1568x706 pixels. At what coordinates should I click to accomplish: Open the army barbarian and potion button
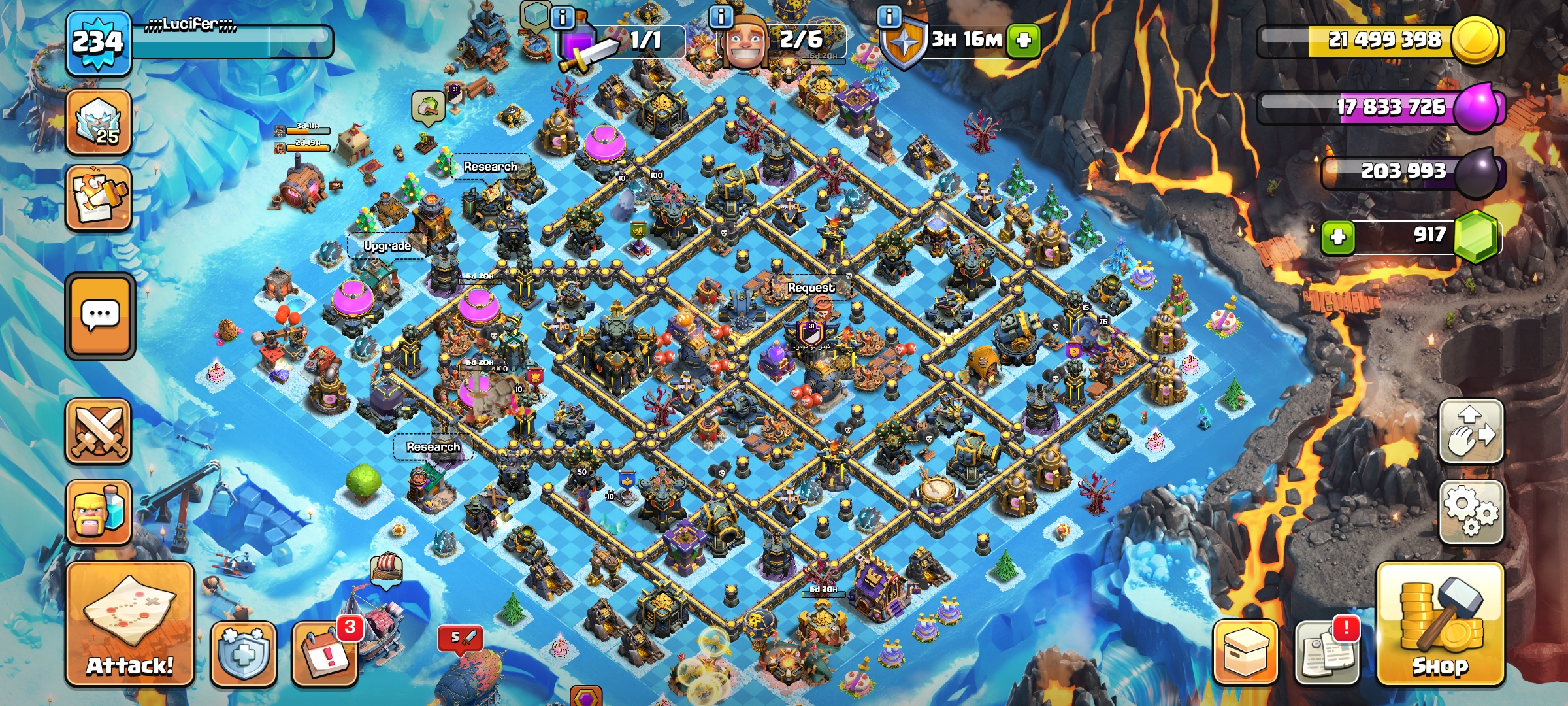99,512
